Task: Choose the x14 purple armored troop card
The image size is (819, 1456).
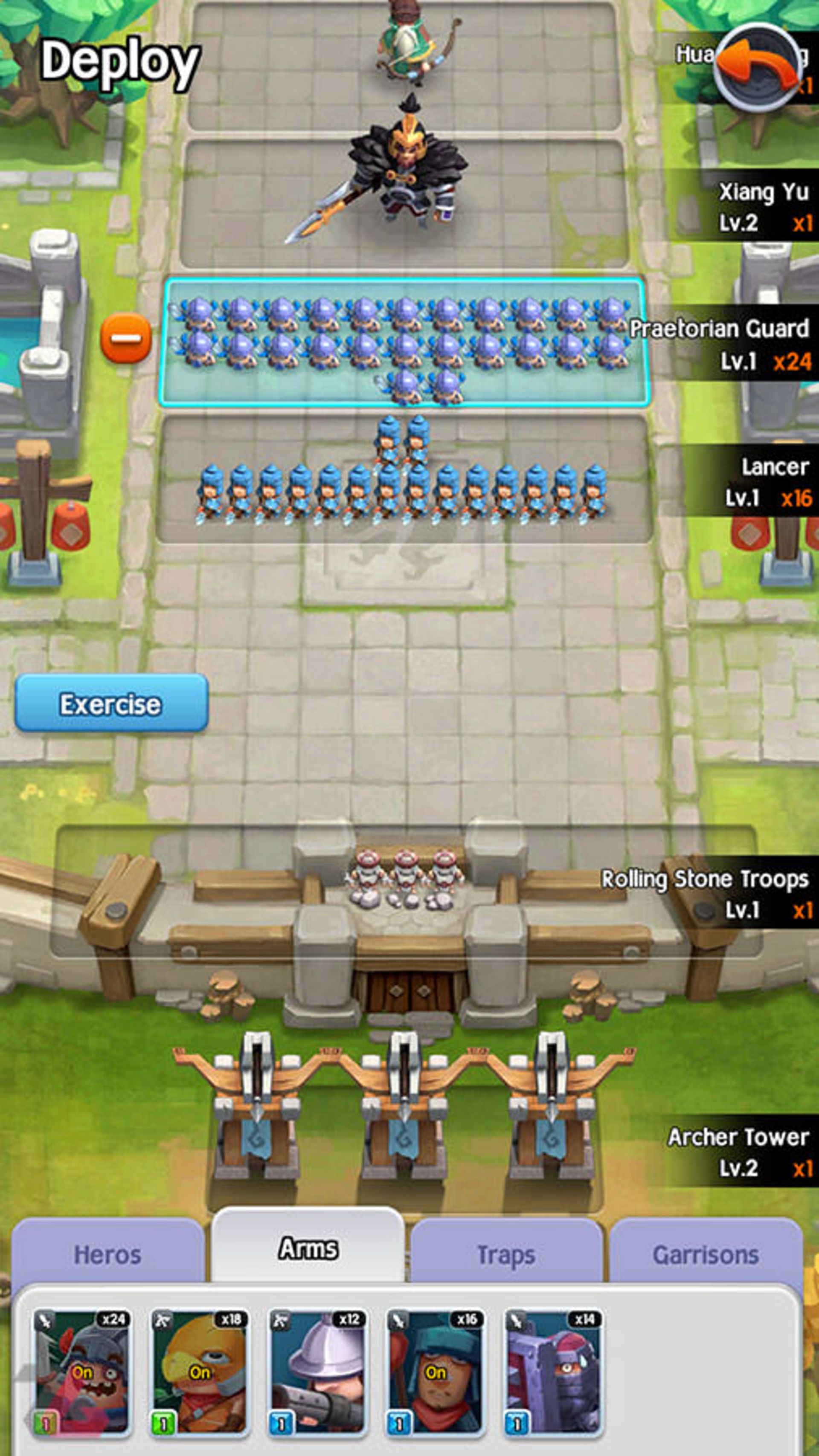Action: coord(553,1372)
